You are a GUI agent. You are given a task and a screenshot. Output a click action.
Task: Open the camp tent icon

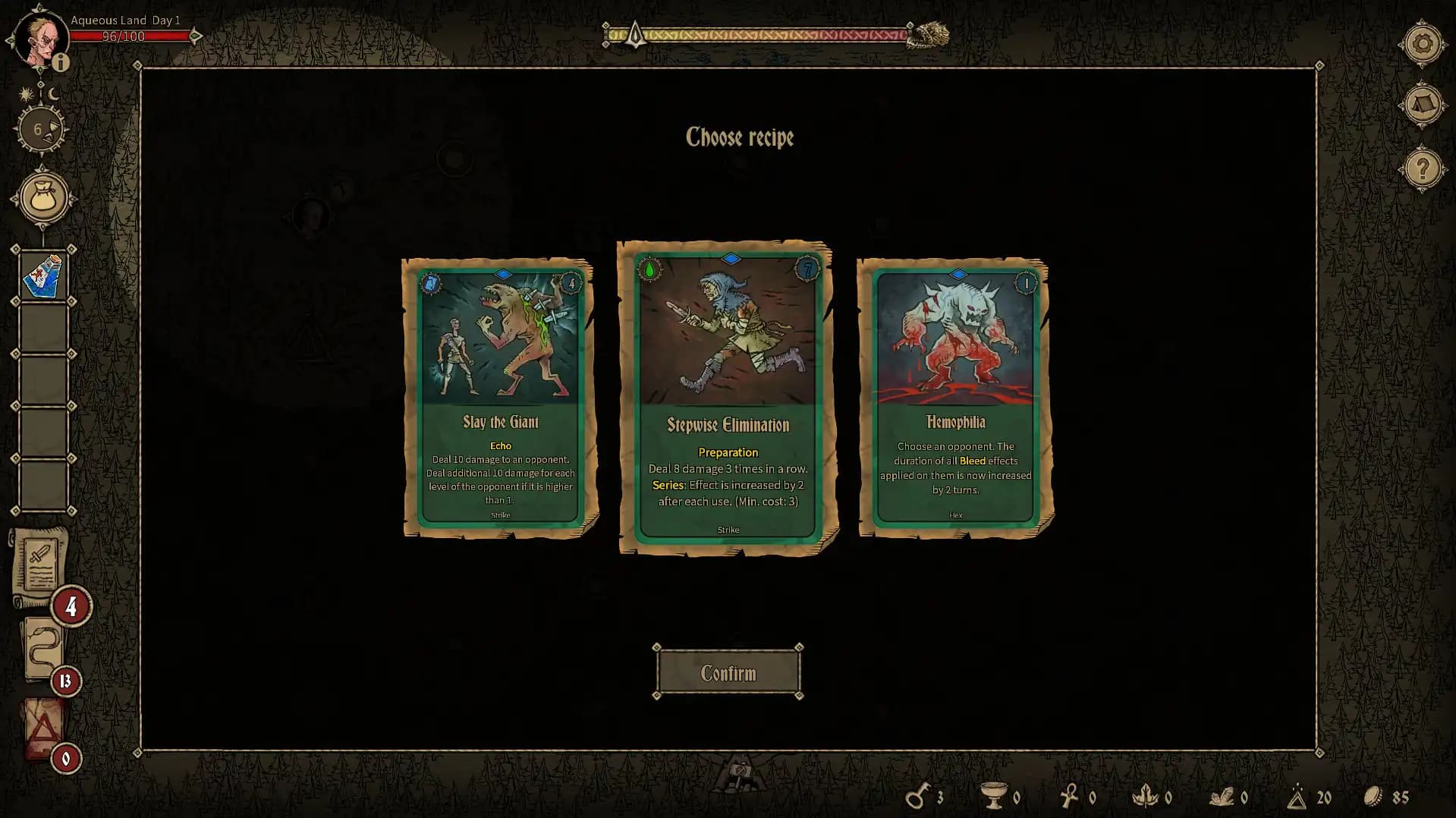[x=1423, y=103]
